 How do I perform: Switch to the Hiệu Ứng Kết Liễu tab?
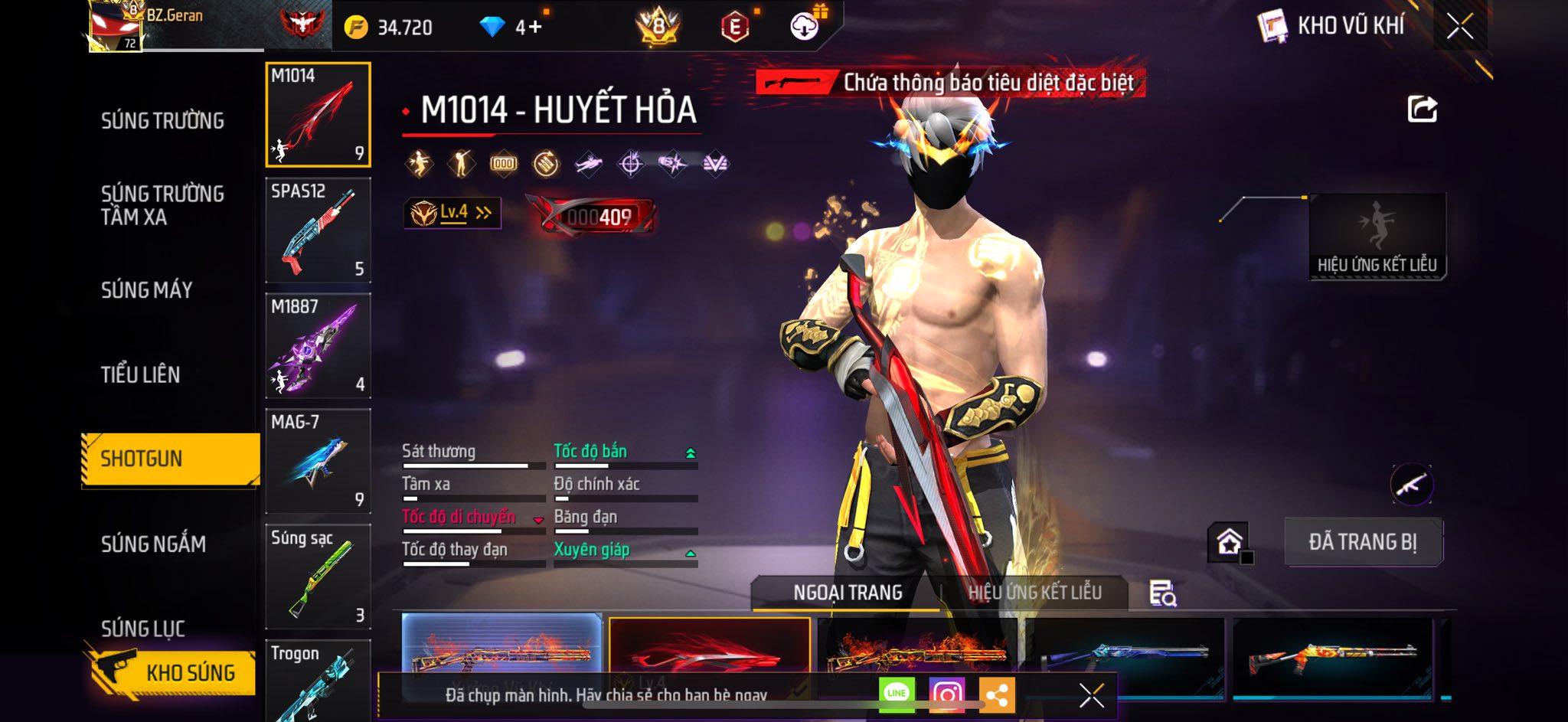pos(1034,593)
